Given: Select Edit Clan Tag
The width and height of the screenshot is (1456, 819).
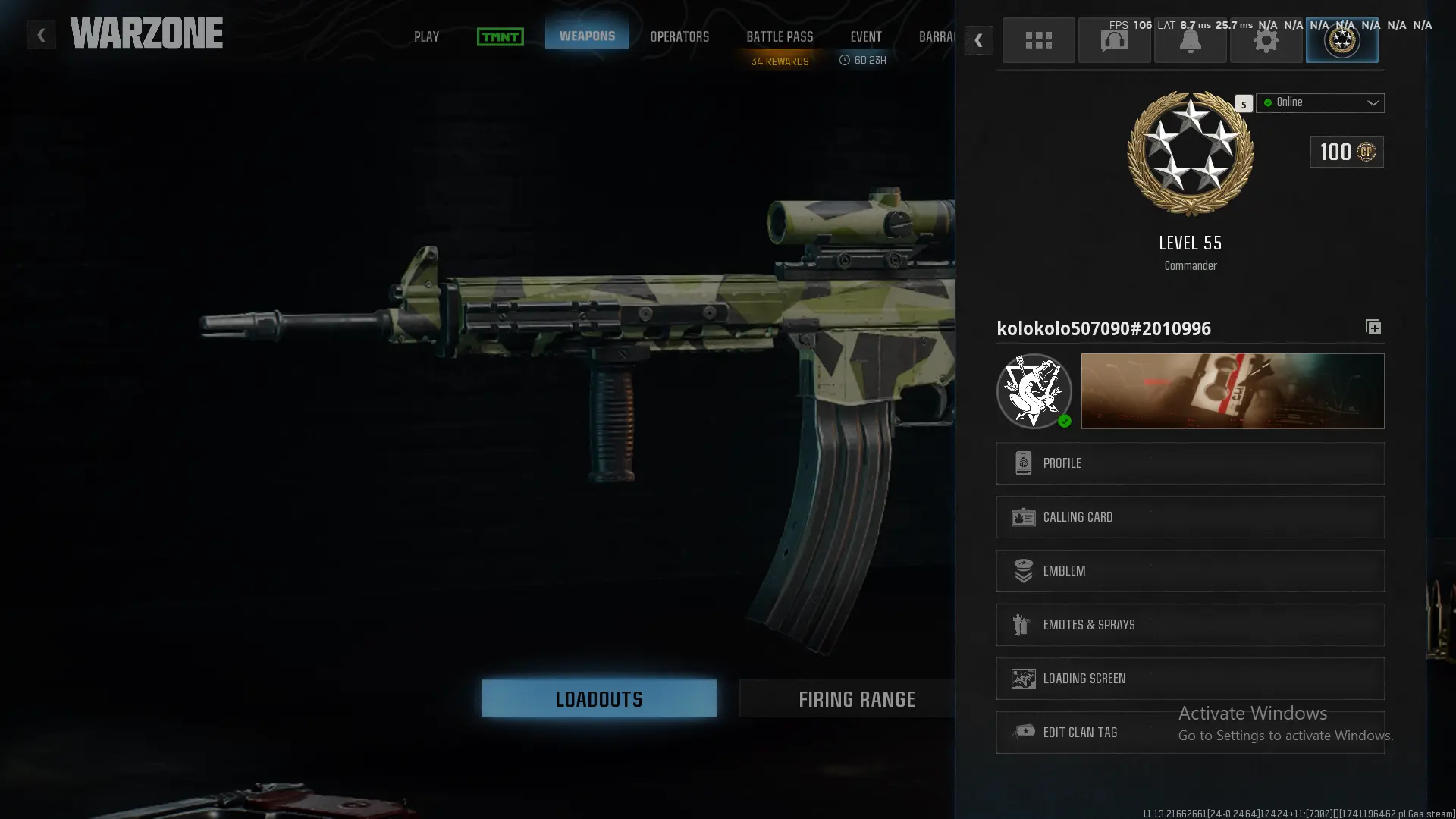Looking at the screenshot, I should (1189, 732).
